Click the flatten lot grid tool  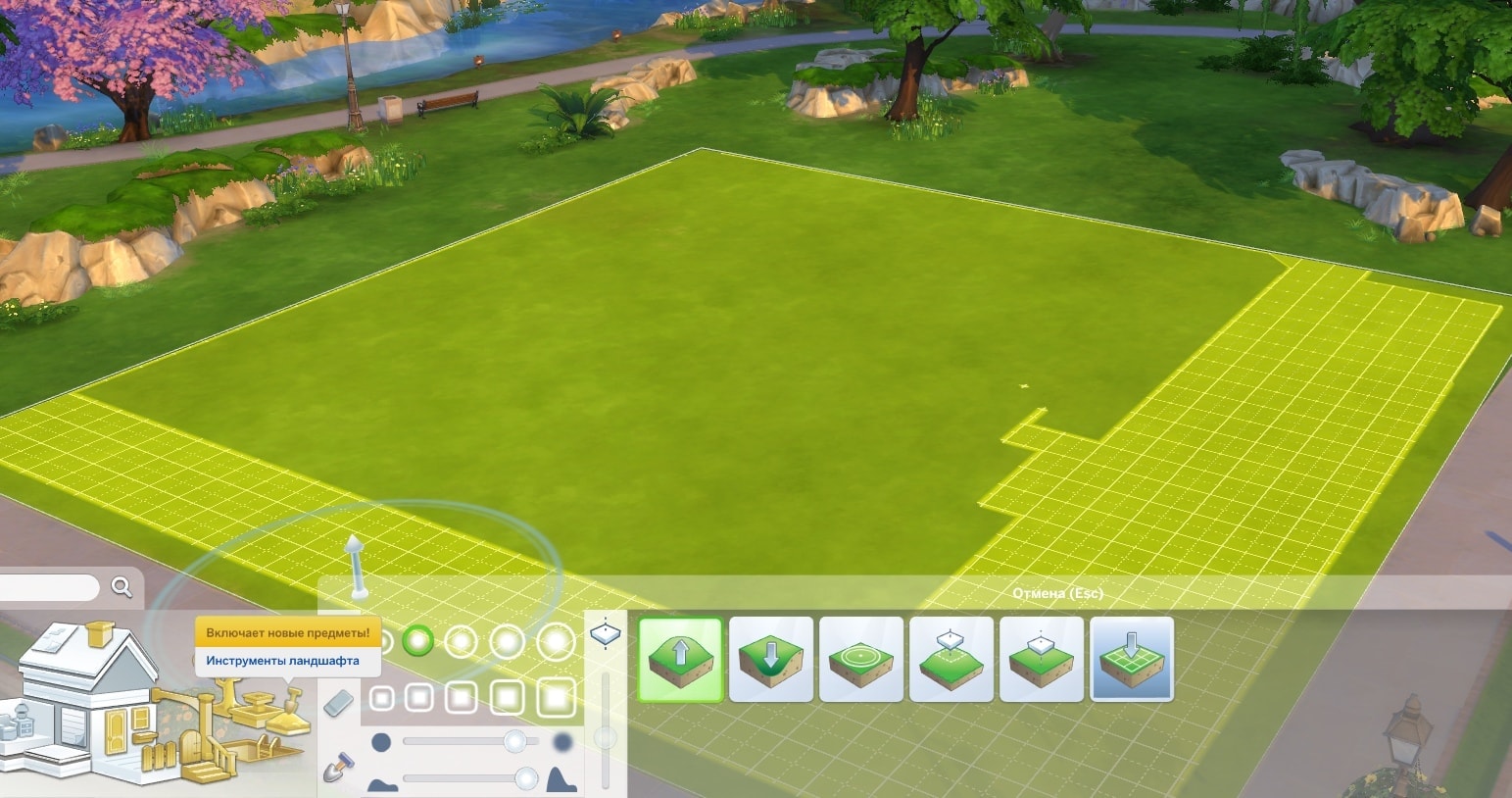pyautogui.click(x=1132, y=659)
